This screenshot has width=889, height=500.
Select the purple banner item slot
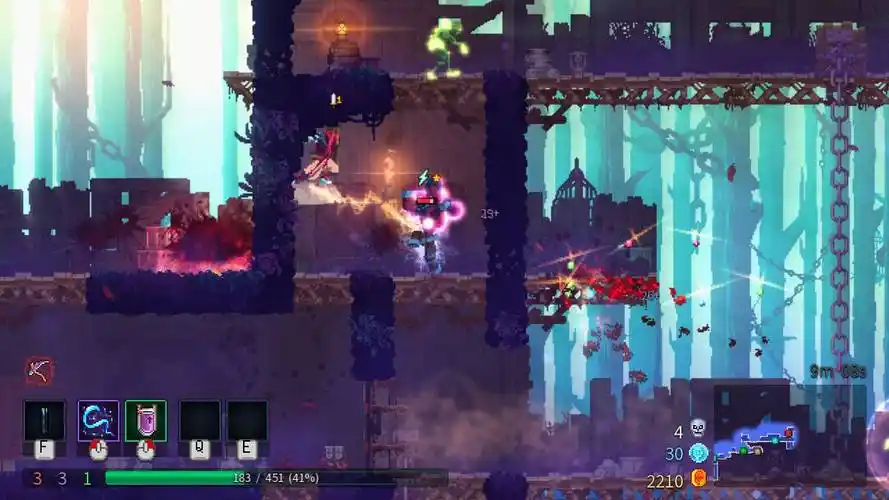tap(146, 420)
